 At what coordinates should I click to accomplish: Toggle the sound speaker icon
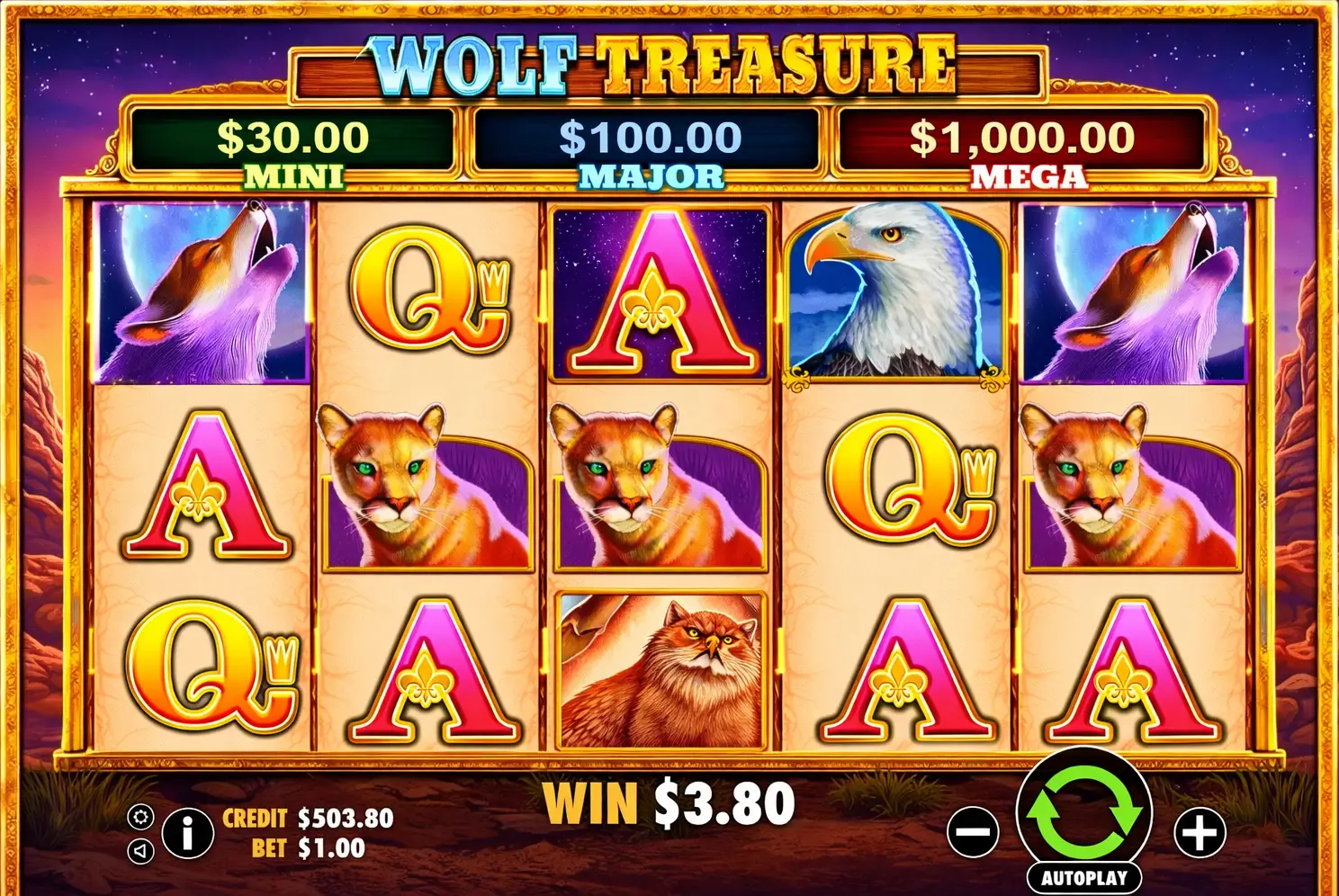tap(141, 853)
